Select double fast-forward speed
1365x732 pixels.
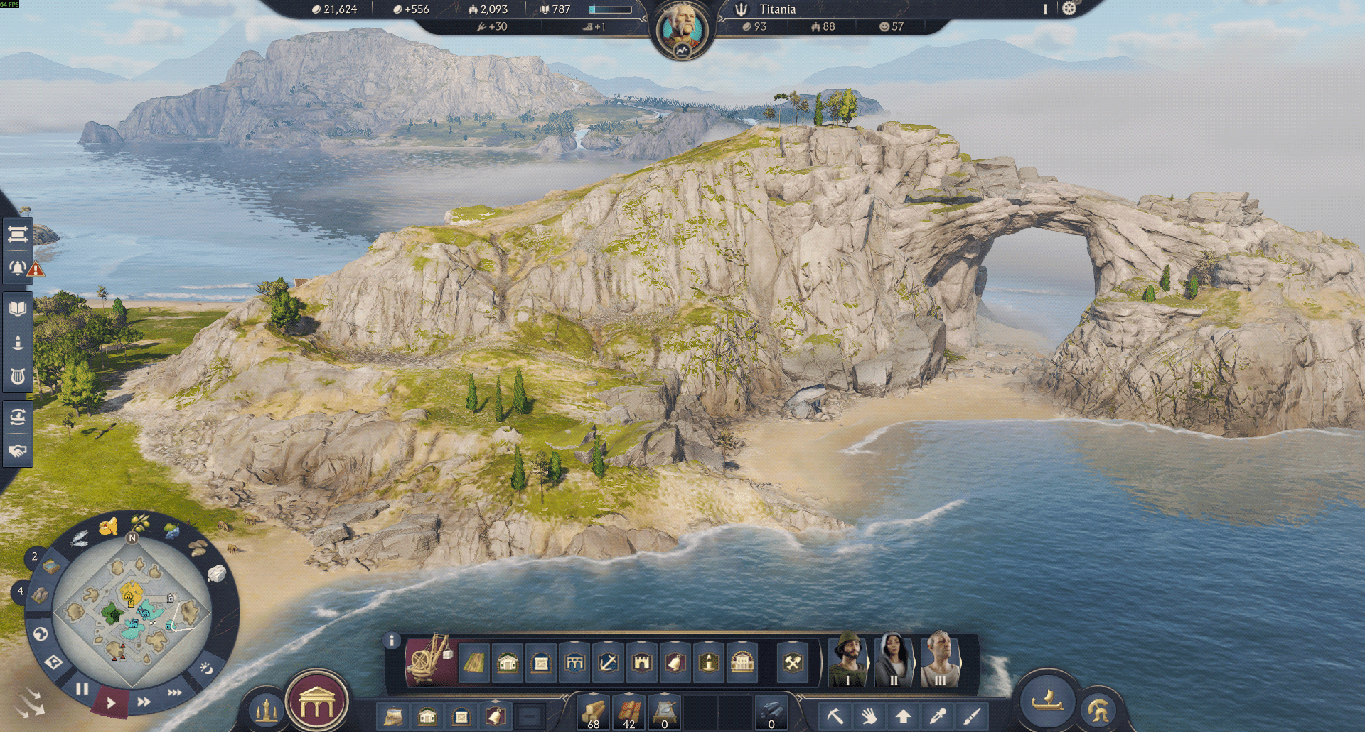point(144,702)
